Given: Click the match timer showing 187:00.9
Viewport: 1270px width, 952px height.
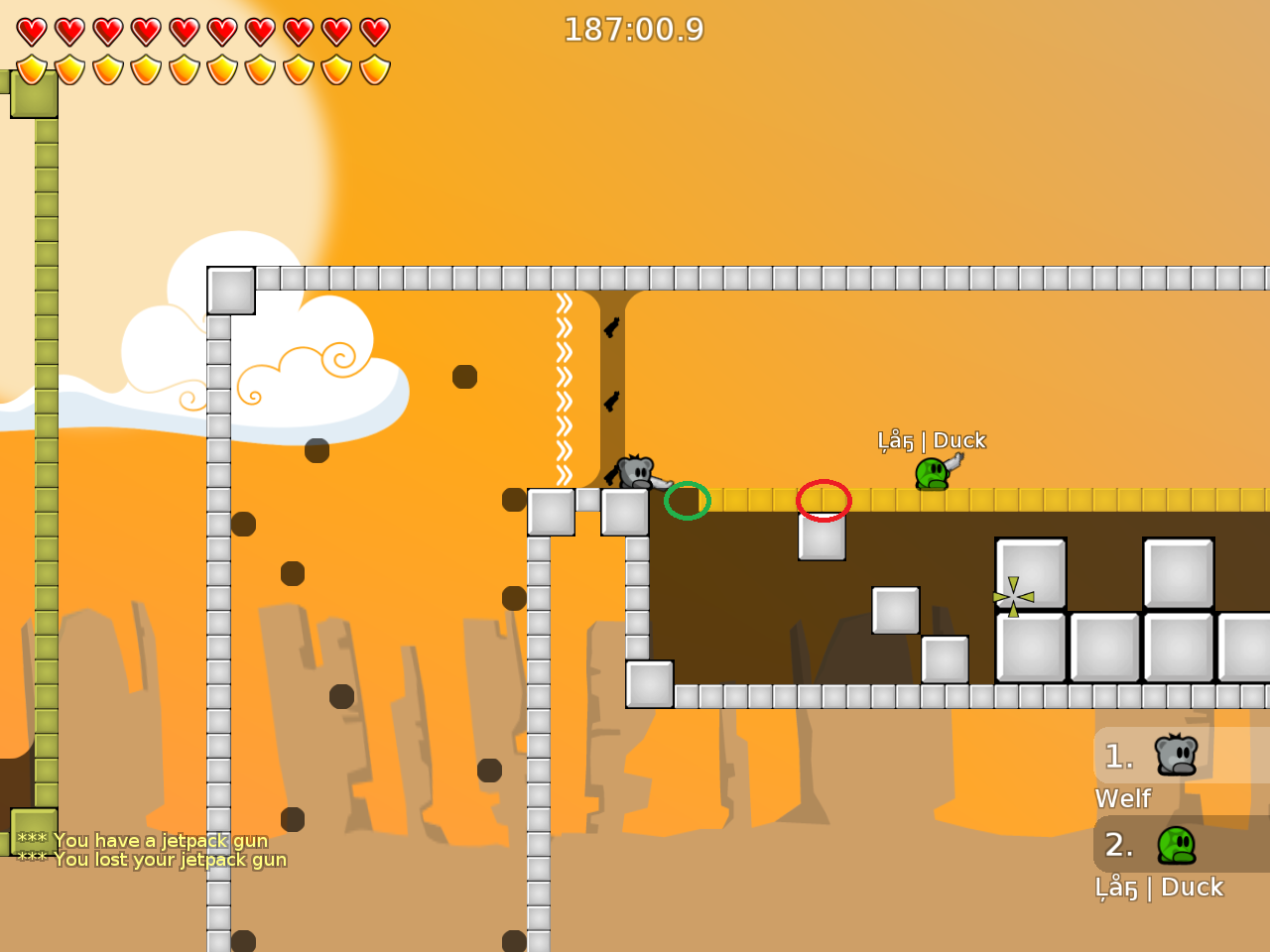Looking at the screenshot, I should (x=635, y=30).
